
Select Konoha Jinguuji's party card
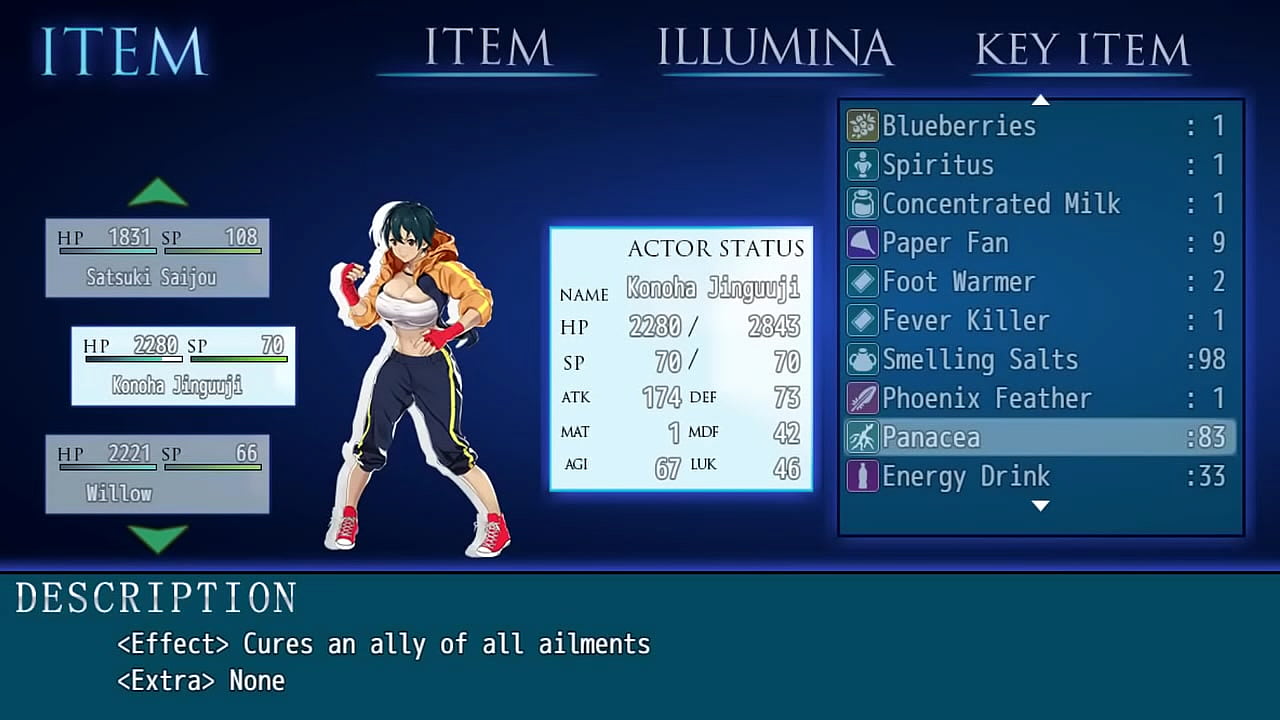coord(183,366)
